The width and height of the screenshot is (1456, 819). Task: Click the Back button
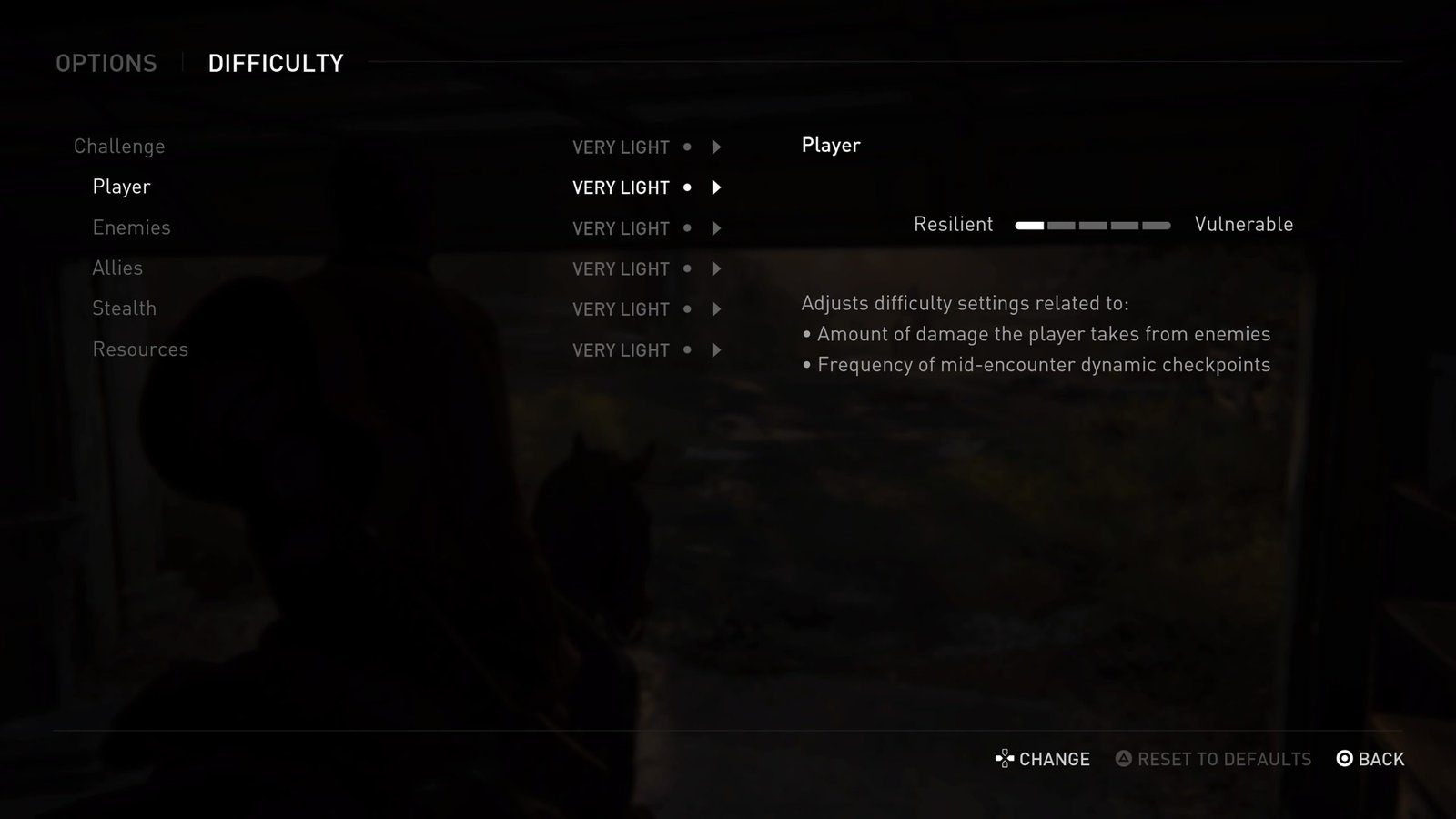[x=1370, y=759]
